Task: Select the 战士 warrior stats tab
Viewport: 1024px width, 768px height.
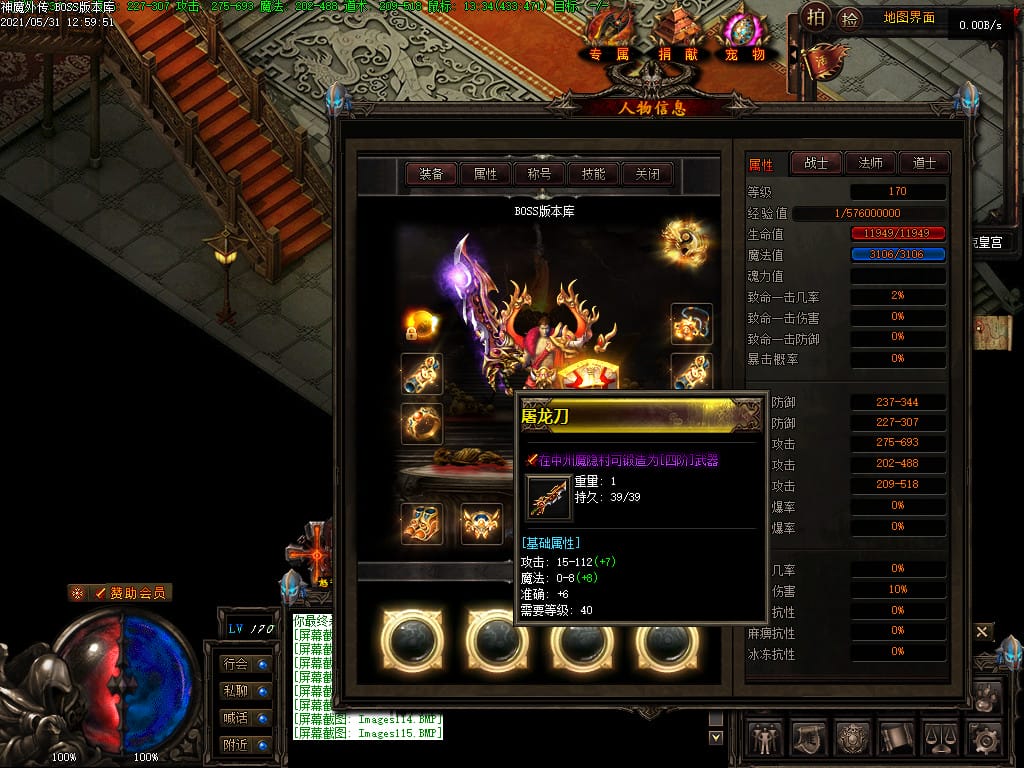Action: pos(816,163)
